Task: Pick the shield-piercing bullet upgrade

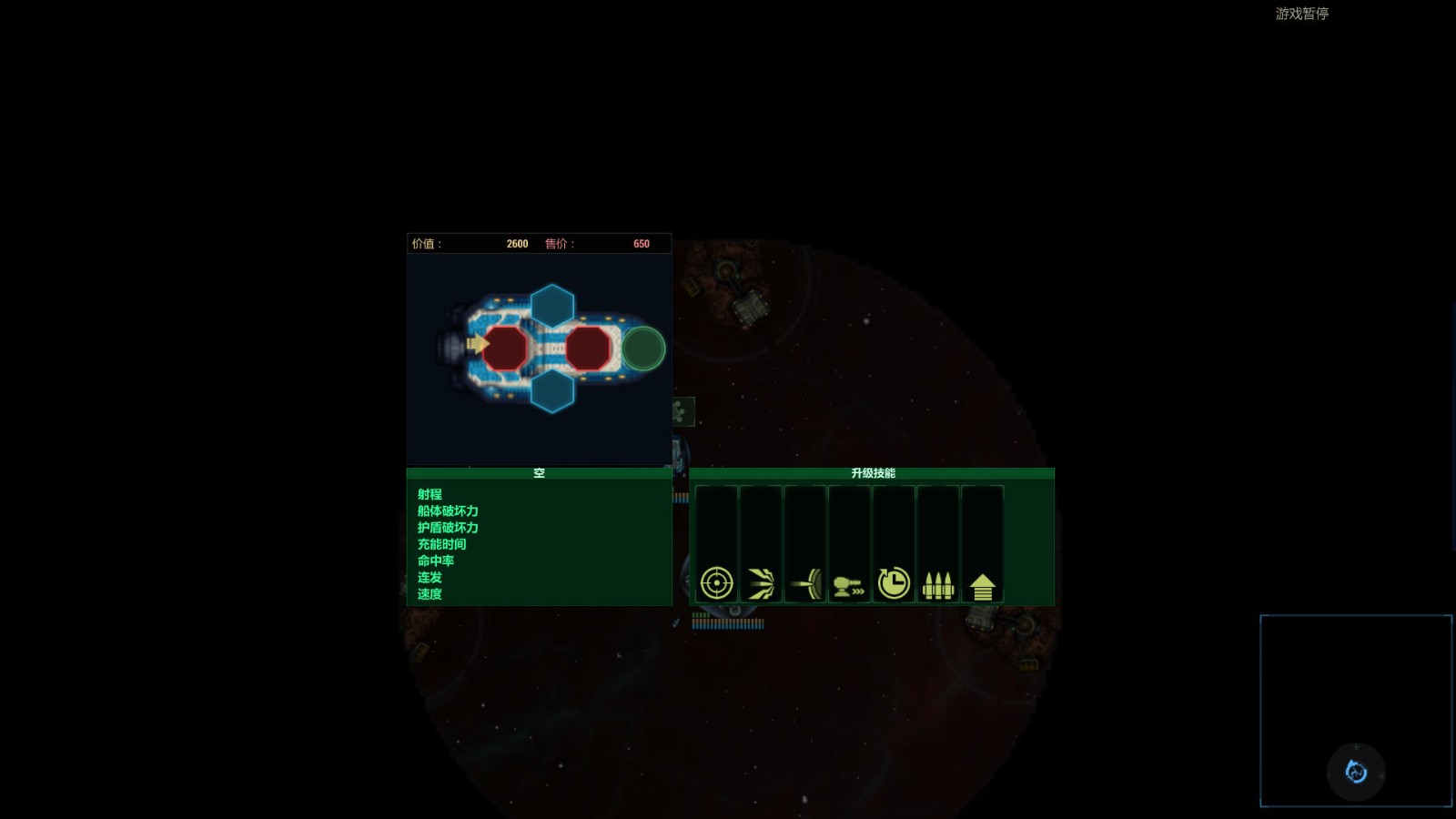Action: pos(805,583)
